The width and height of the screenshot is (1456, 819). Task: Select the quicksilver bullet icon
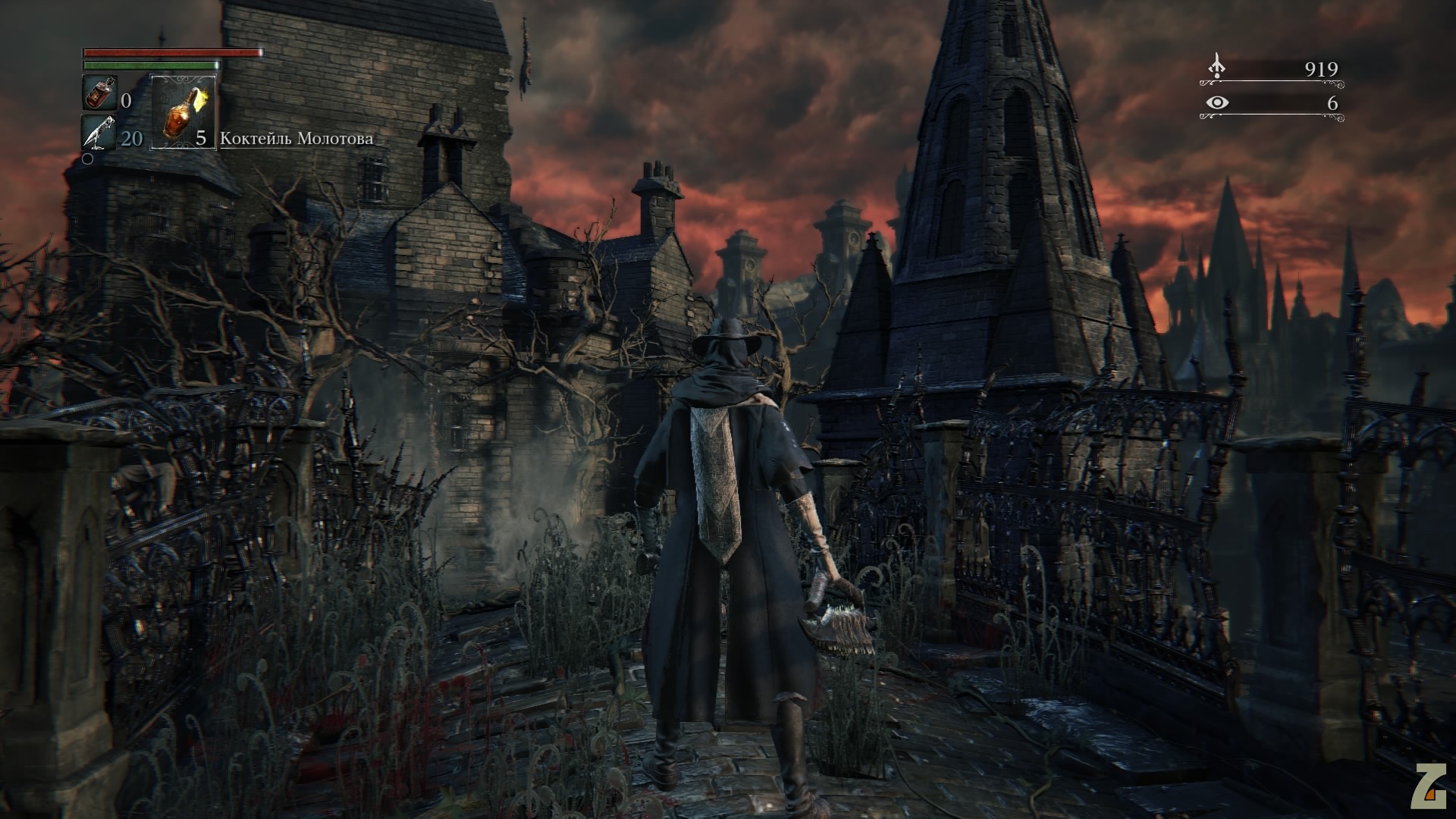(99, 133)
